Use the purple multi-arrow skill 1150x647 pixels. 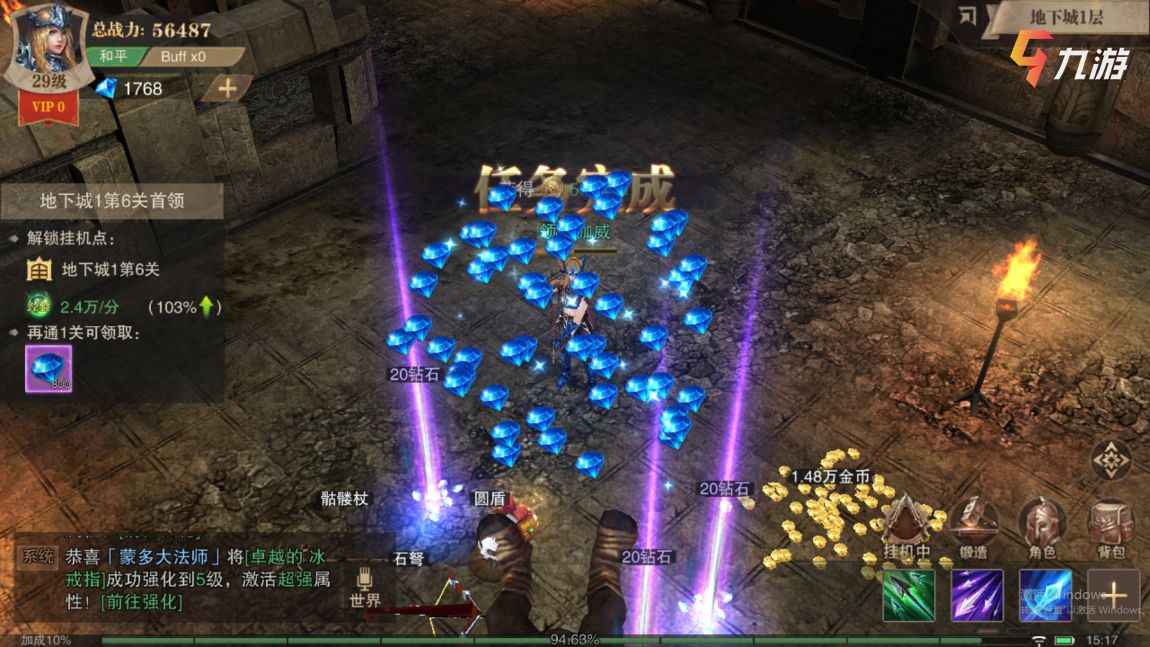click(x=977, y=596)
